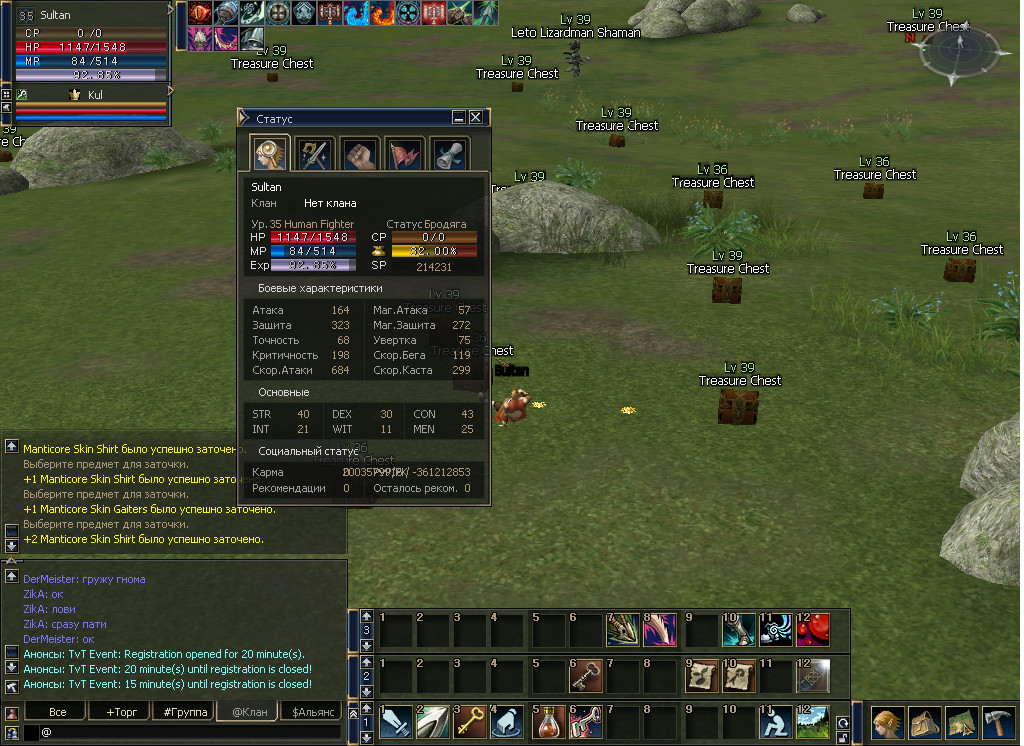
Task: Select the red flag tab
Action: pyautogui.click(x=405, y=153)
